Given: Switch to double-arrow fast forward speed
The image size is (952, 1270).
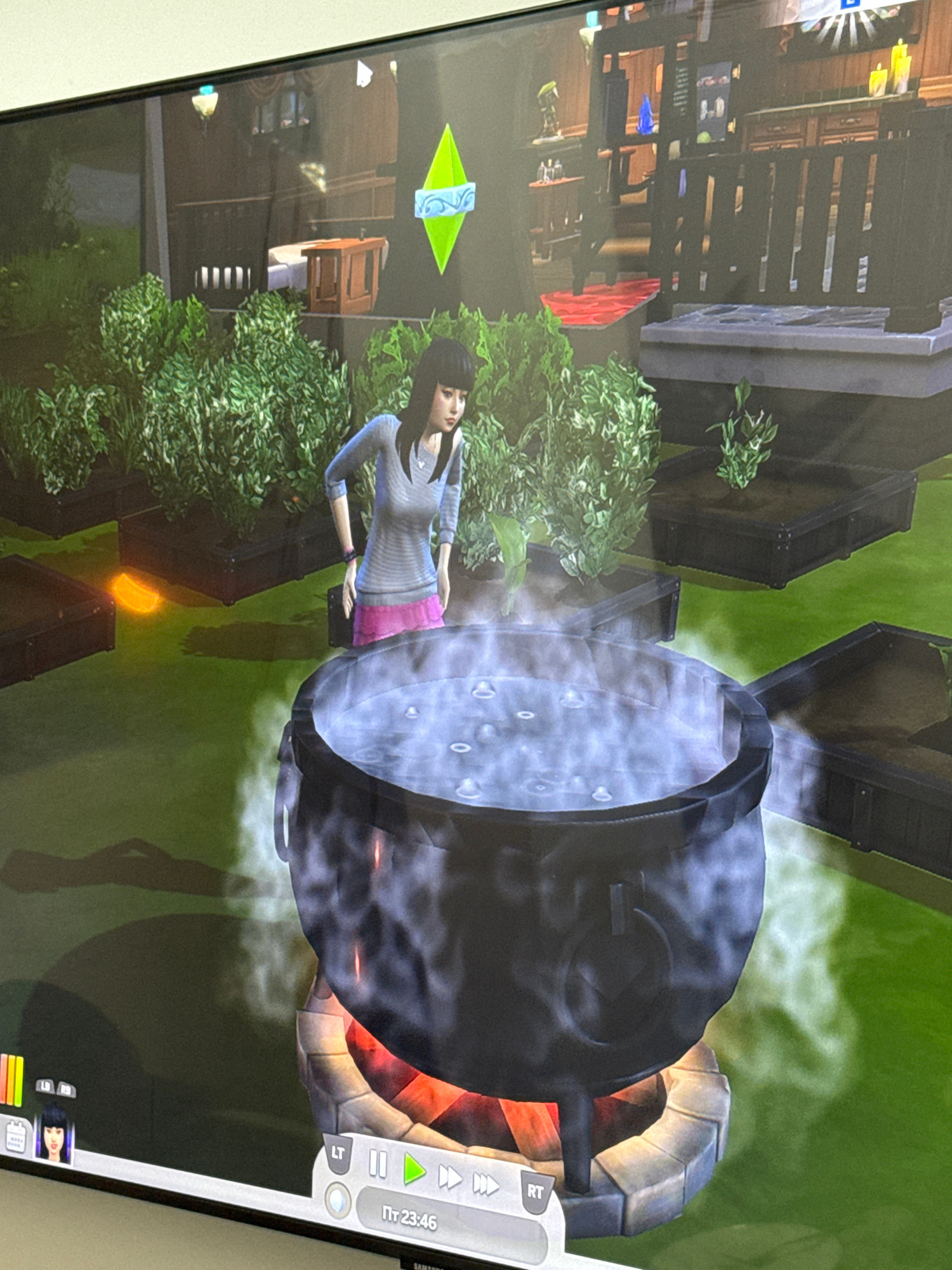Looking at the screenshot, I should pyautogui.click(x=450, y=1177).
